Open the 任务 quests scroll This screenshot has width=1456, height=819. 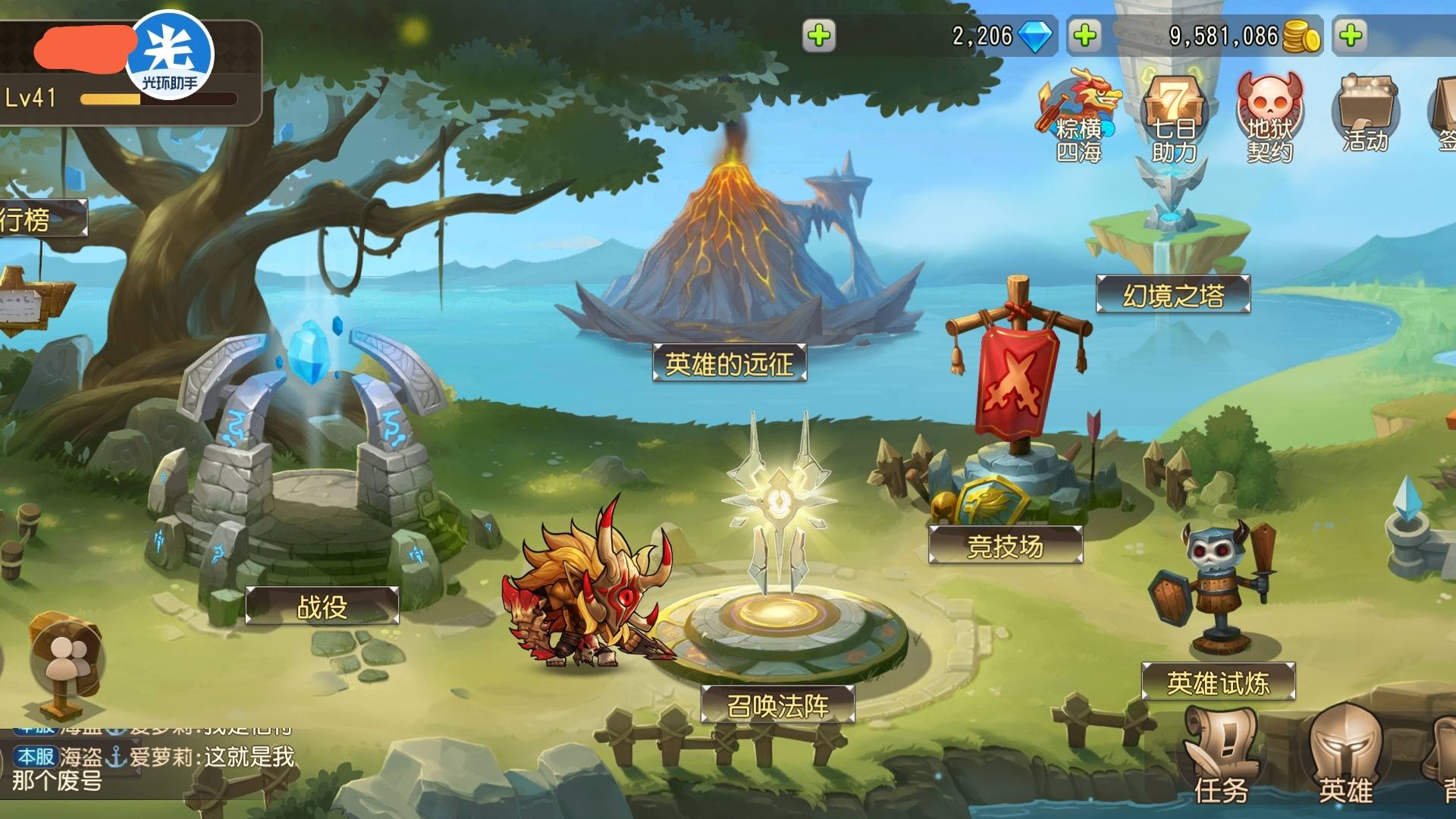point(1221,758)
